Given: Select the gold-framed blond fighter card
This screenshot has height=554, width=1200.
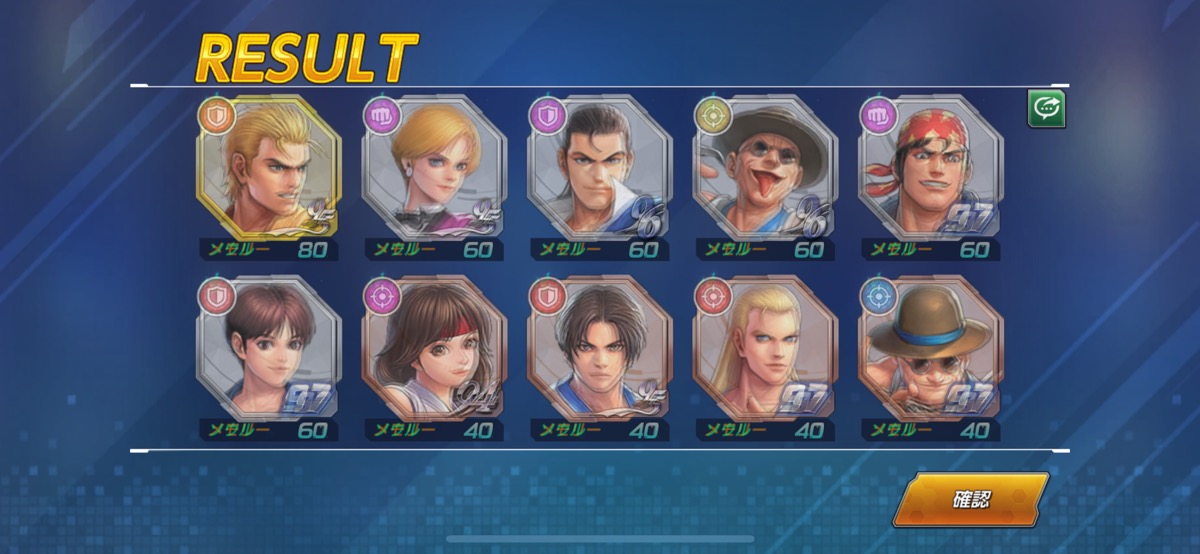Looking at the screenshot, I should click(270, 168).
